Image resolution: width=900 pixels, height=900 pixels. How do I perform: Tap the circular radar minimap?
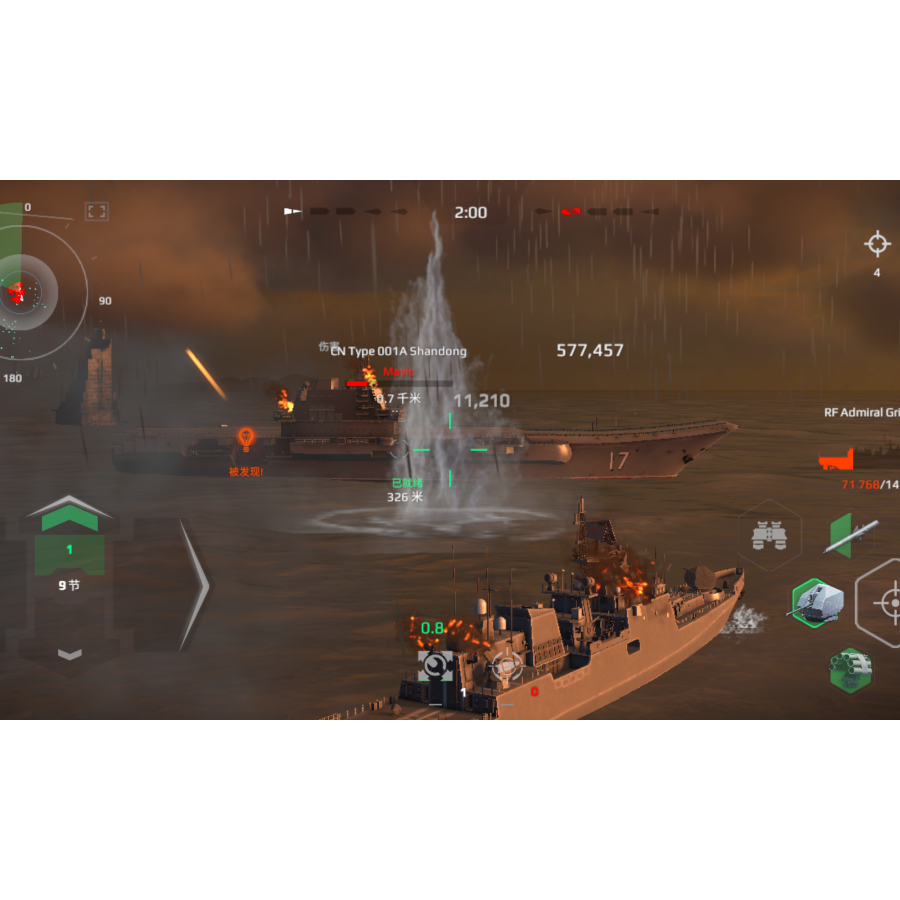tap(22, 292)
